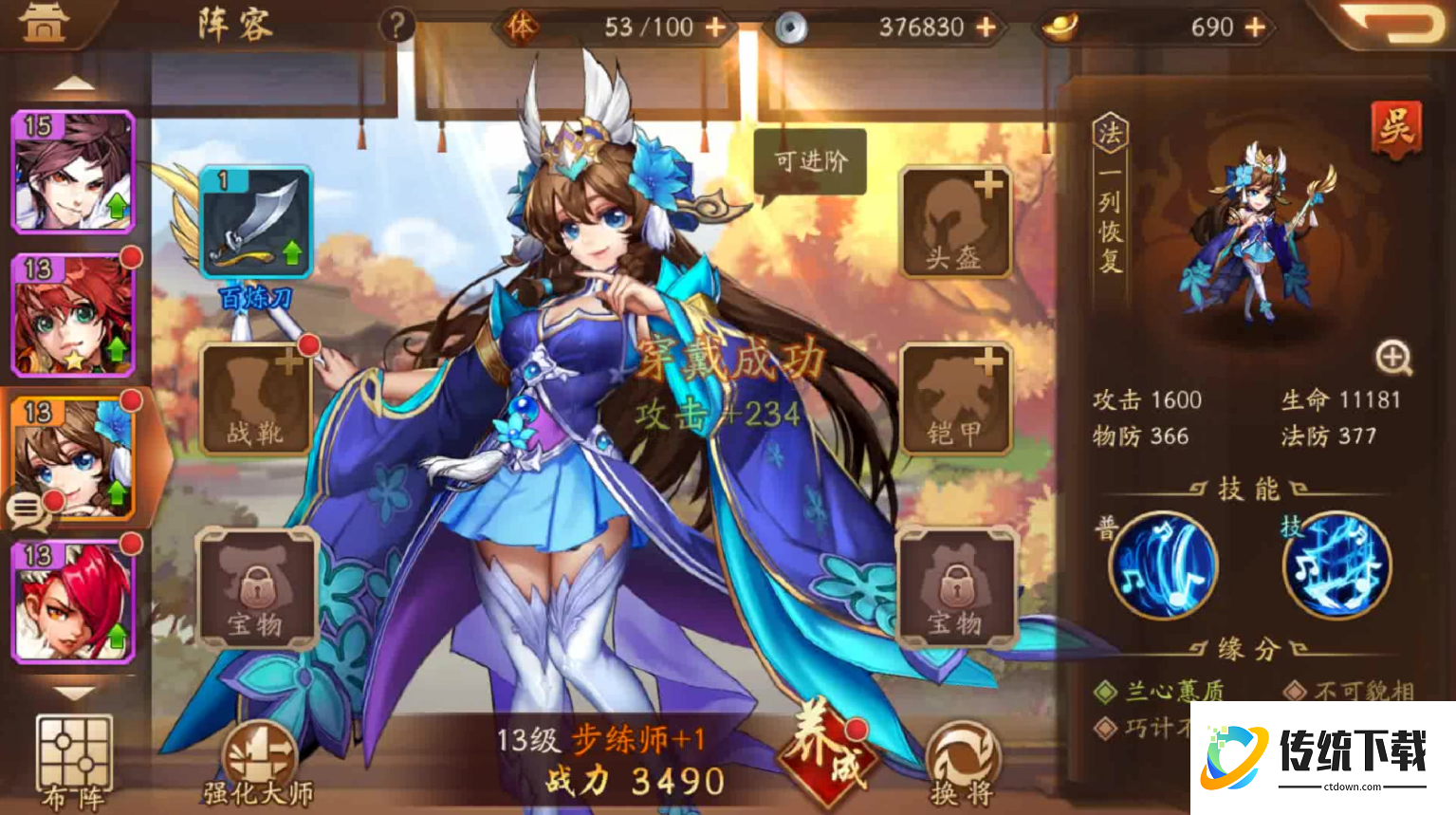
Task: Select the equipped 百炼刀 weapon
Action: (254, 225)
